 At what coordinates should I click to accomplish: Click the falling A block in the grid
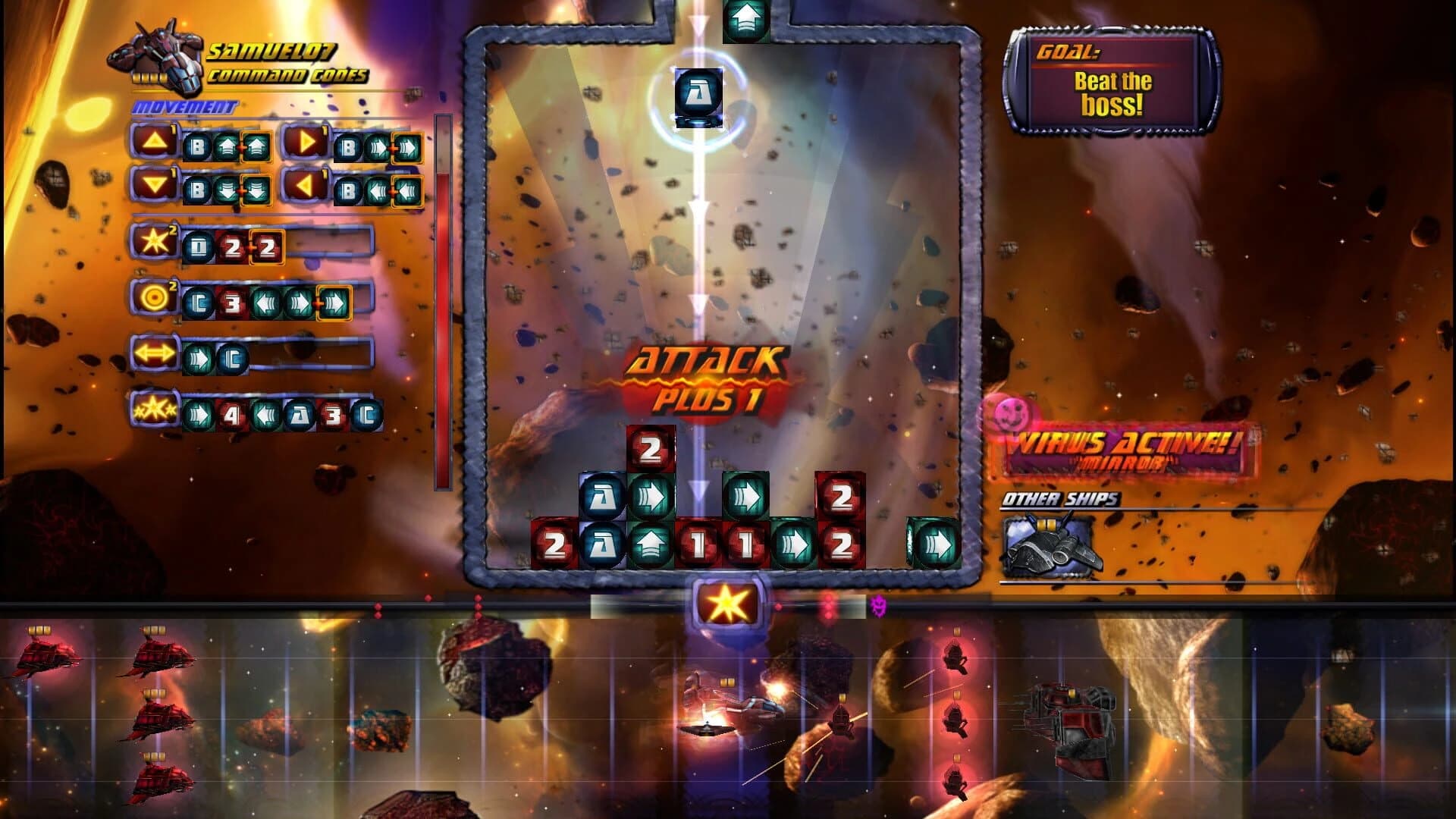pos(698,95)
